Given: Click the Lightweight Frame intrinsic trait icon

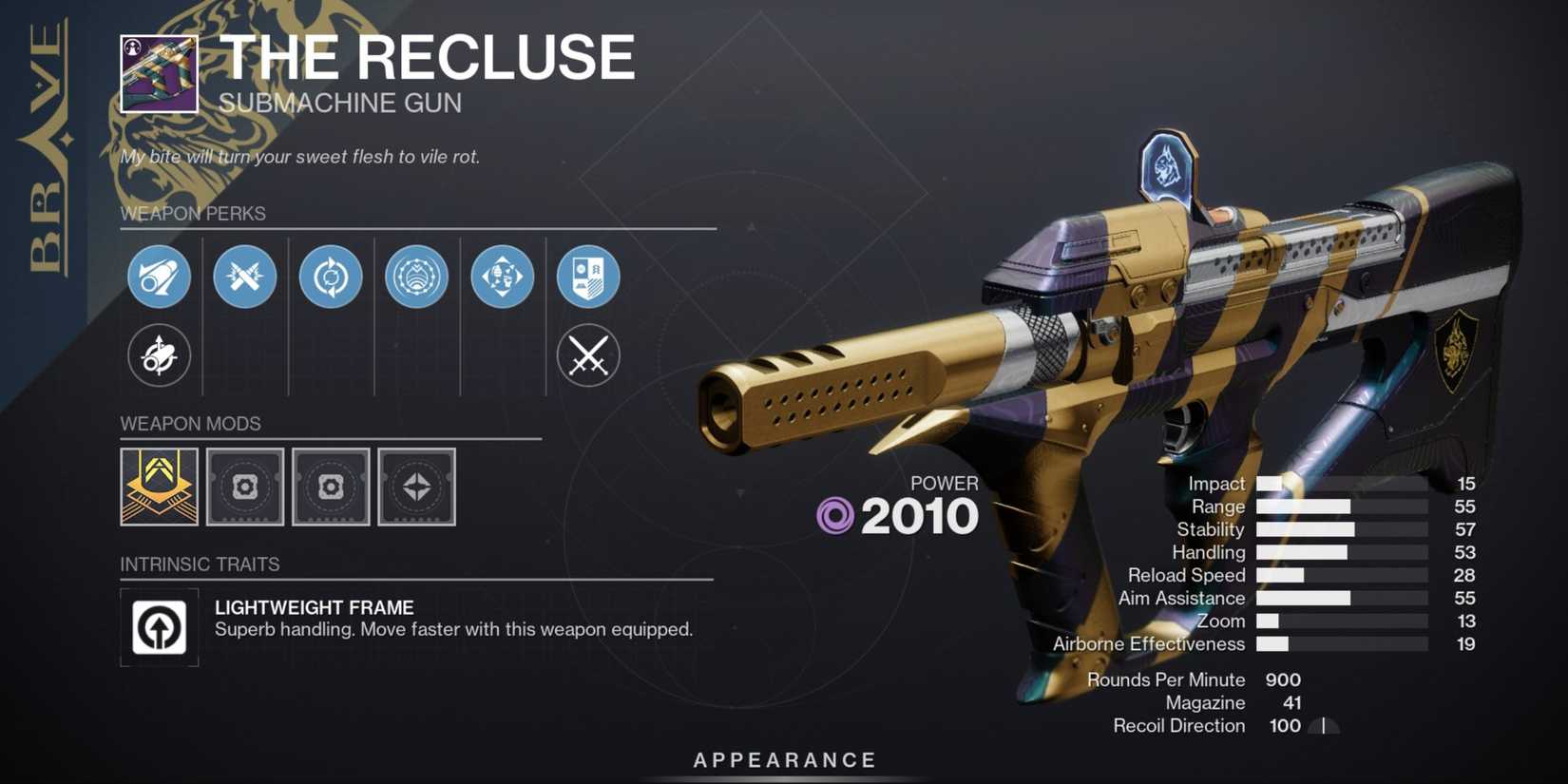Looking at the screenshot, I should [159, 627].
